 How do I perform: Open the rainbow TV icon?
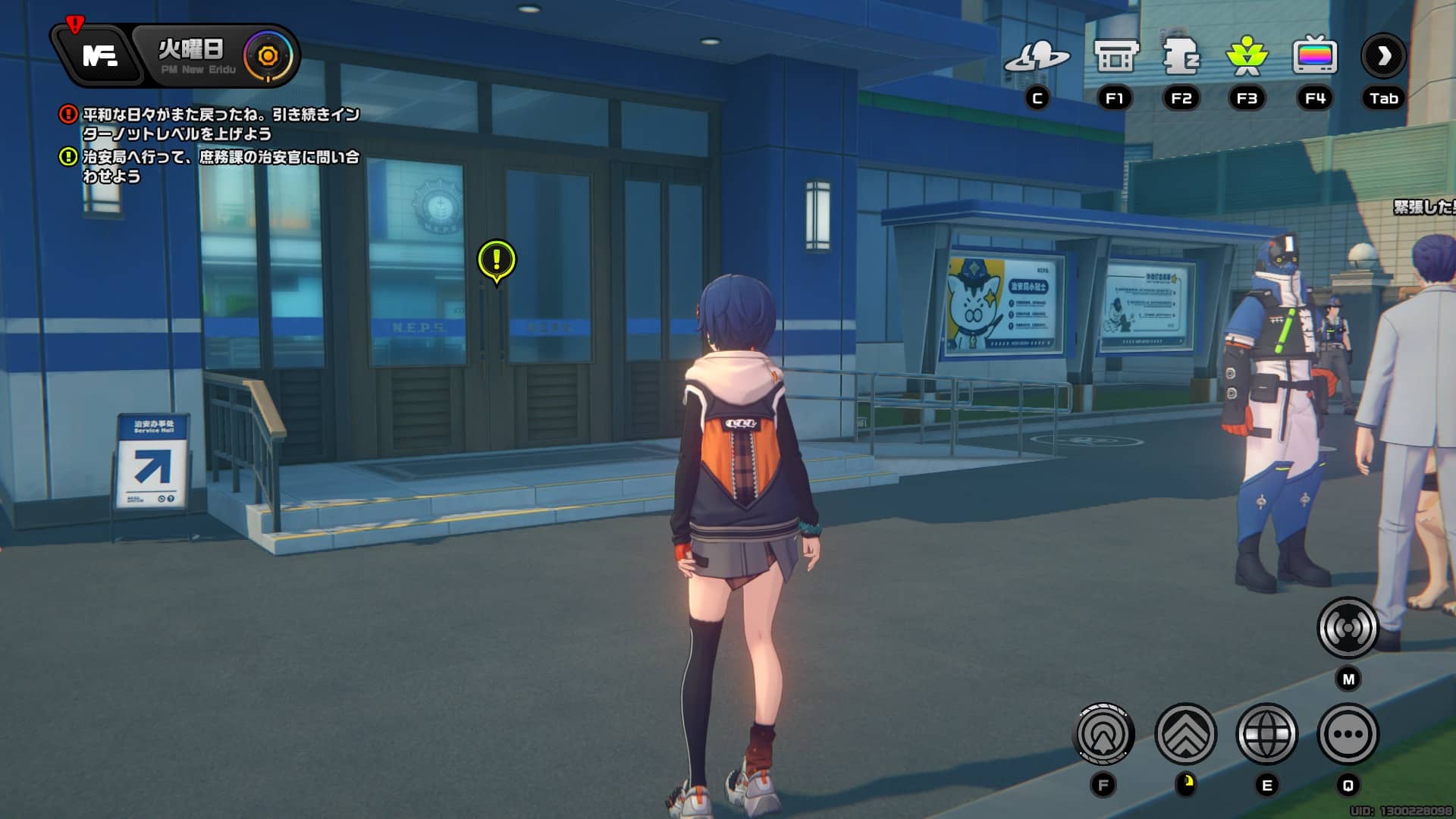pos(1314,57)
